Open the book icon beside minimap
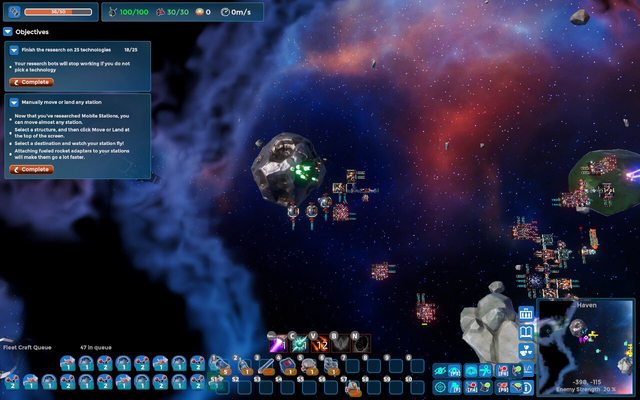This screenshot has width=640, height=400. (527, 333)
